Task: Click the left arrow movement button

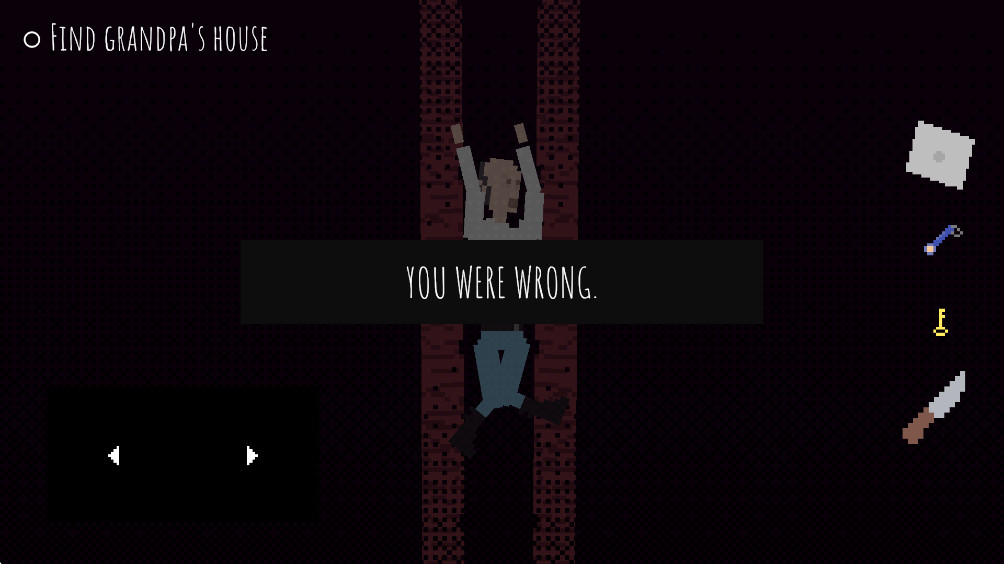Action: [114, 456]
